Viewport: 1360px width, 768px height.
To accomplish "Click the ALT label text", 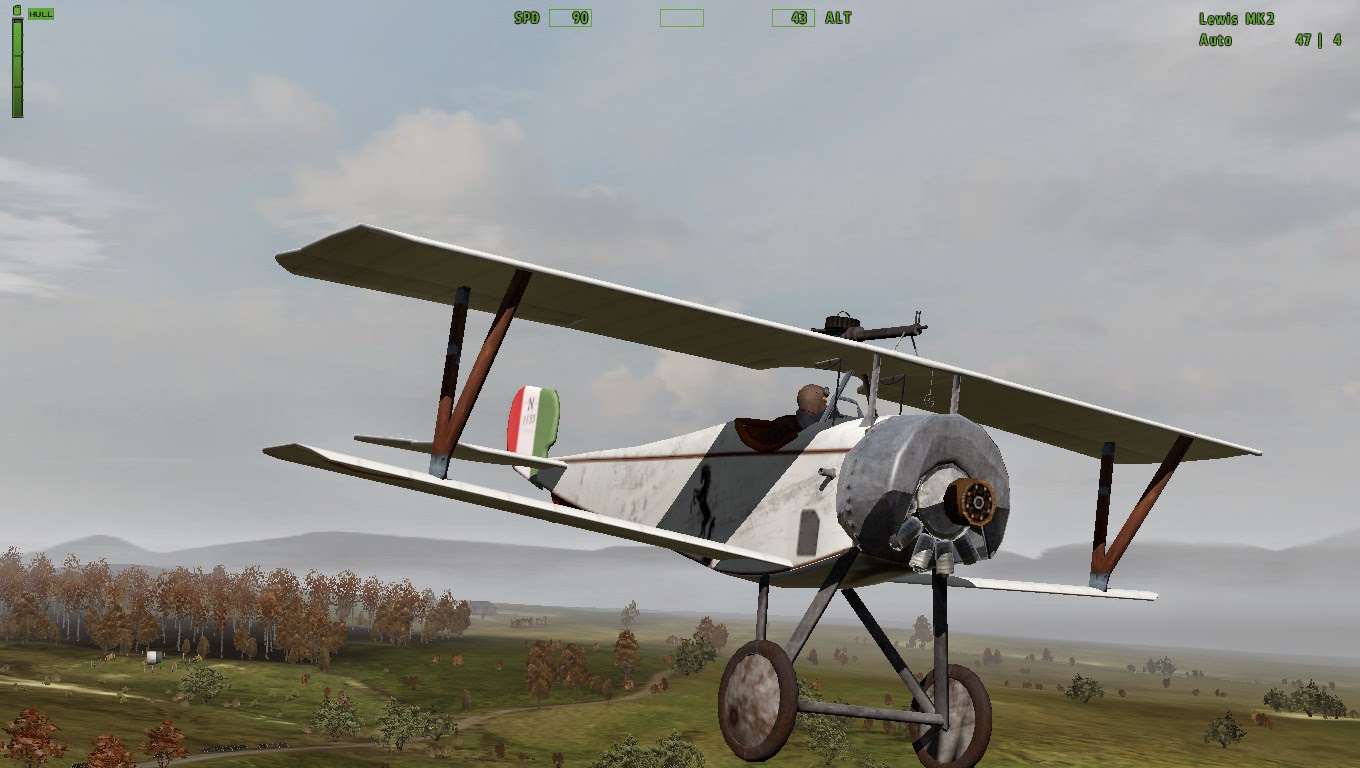I will (837, 18).
